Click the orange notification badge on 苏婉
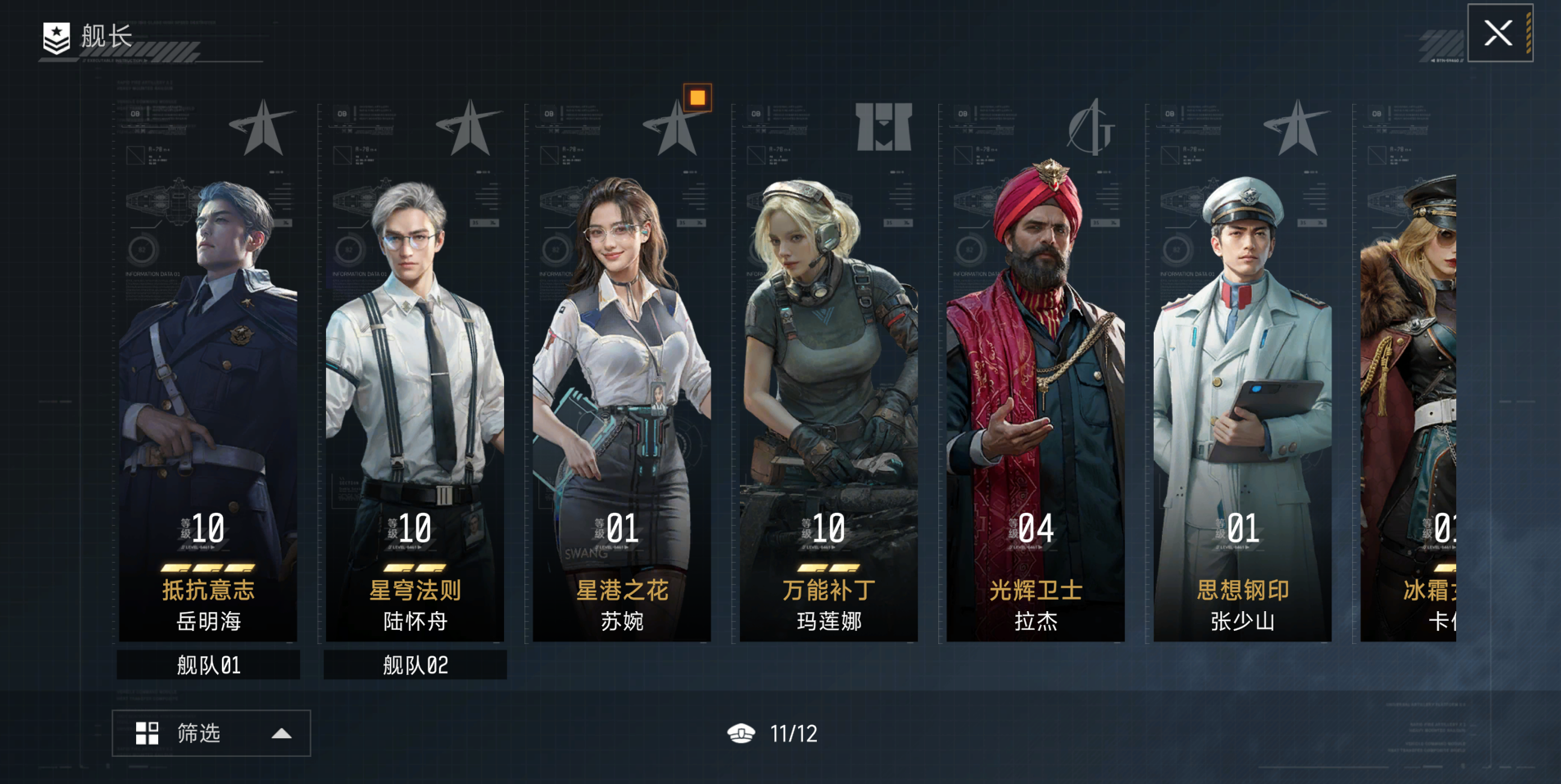 coord(697,98)
